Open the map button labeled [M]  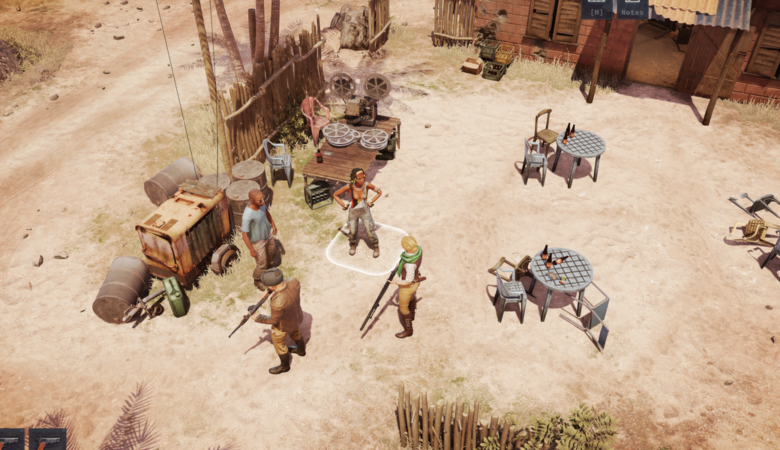(x=598, y=8)
